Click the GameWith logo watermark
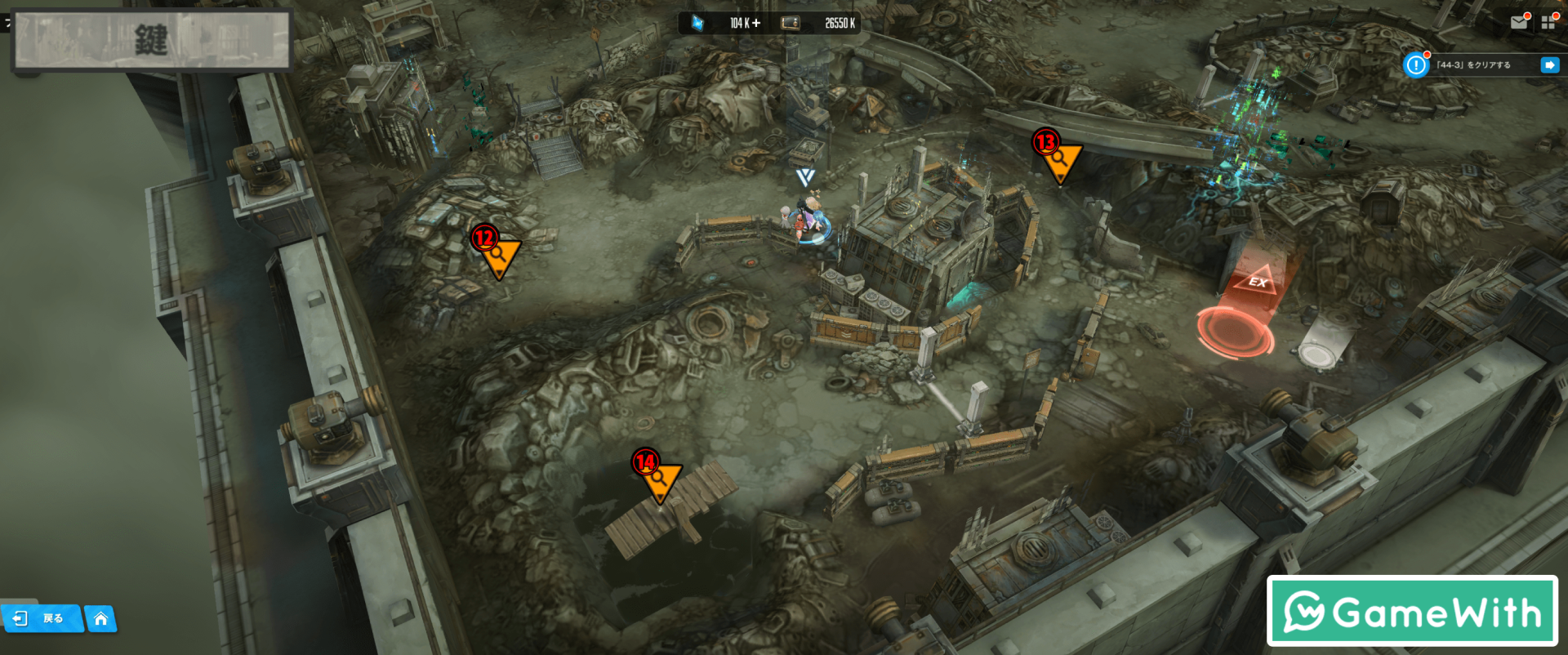 click(x=1412, y=611)
